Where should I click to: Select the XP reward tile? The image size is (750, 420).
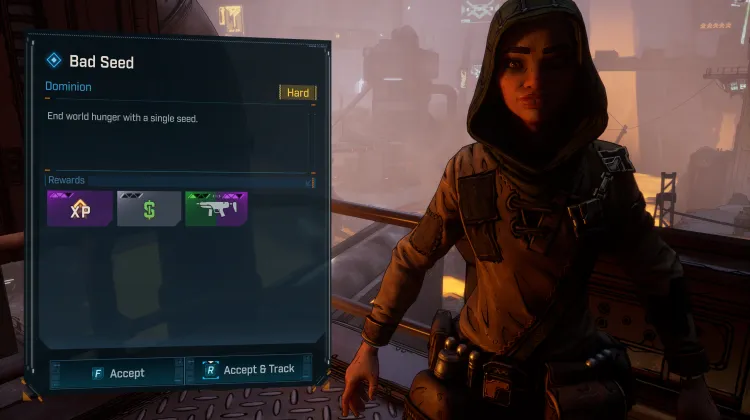point(79,209)
